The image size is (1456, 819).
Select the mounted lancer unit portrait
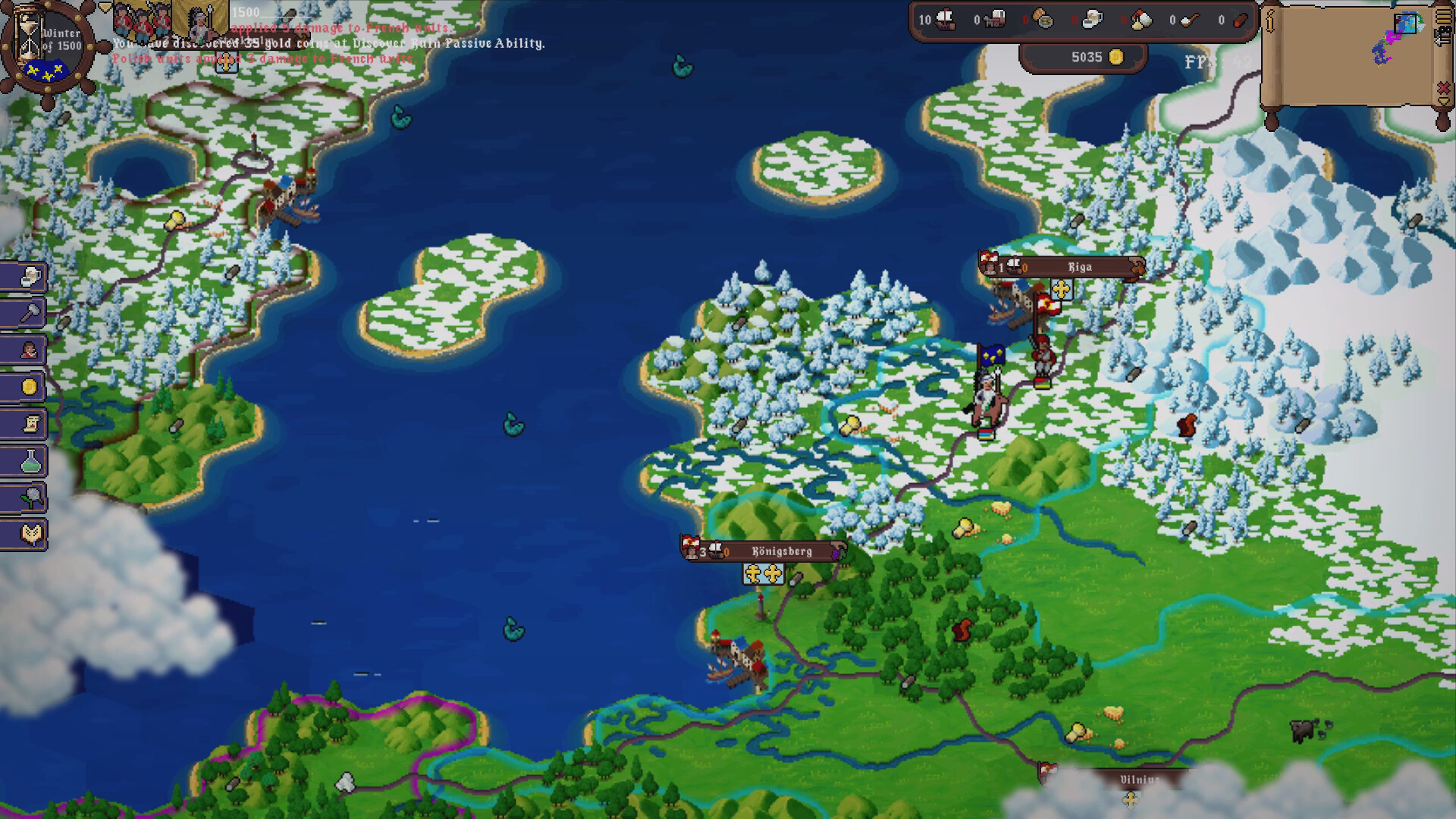click(199, 21)
